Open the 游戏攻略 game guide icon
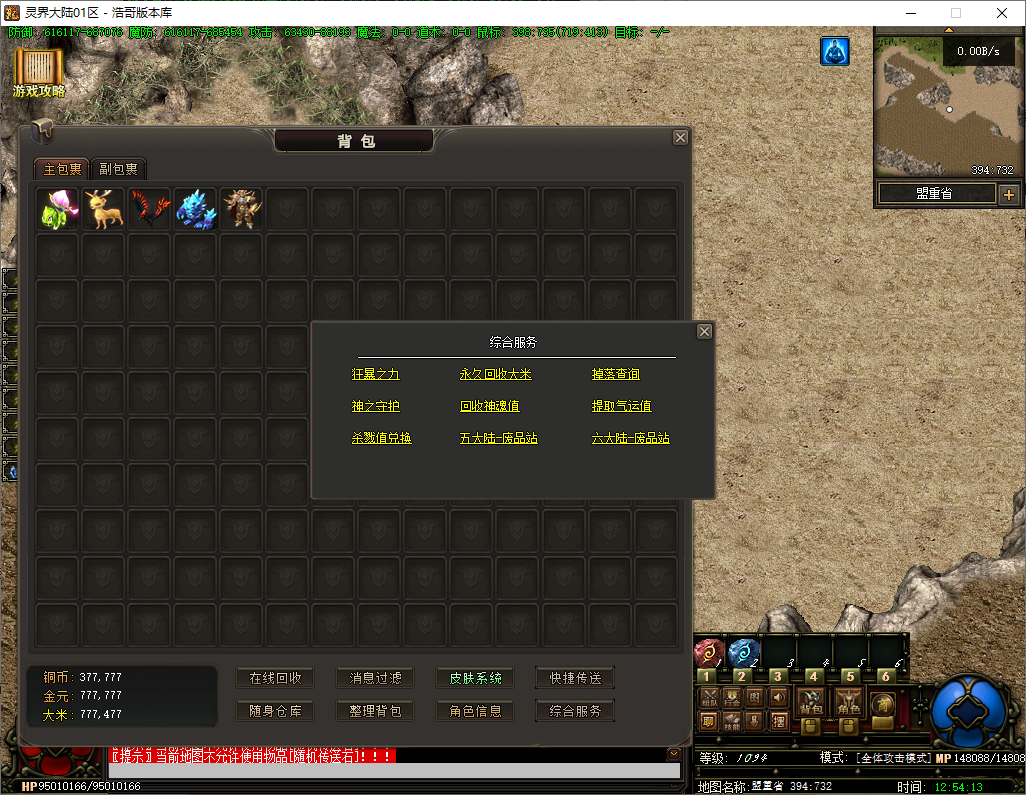Image resolution: width=1026 pixels, height=795 pixels. (39, 72)
